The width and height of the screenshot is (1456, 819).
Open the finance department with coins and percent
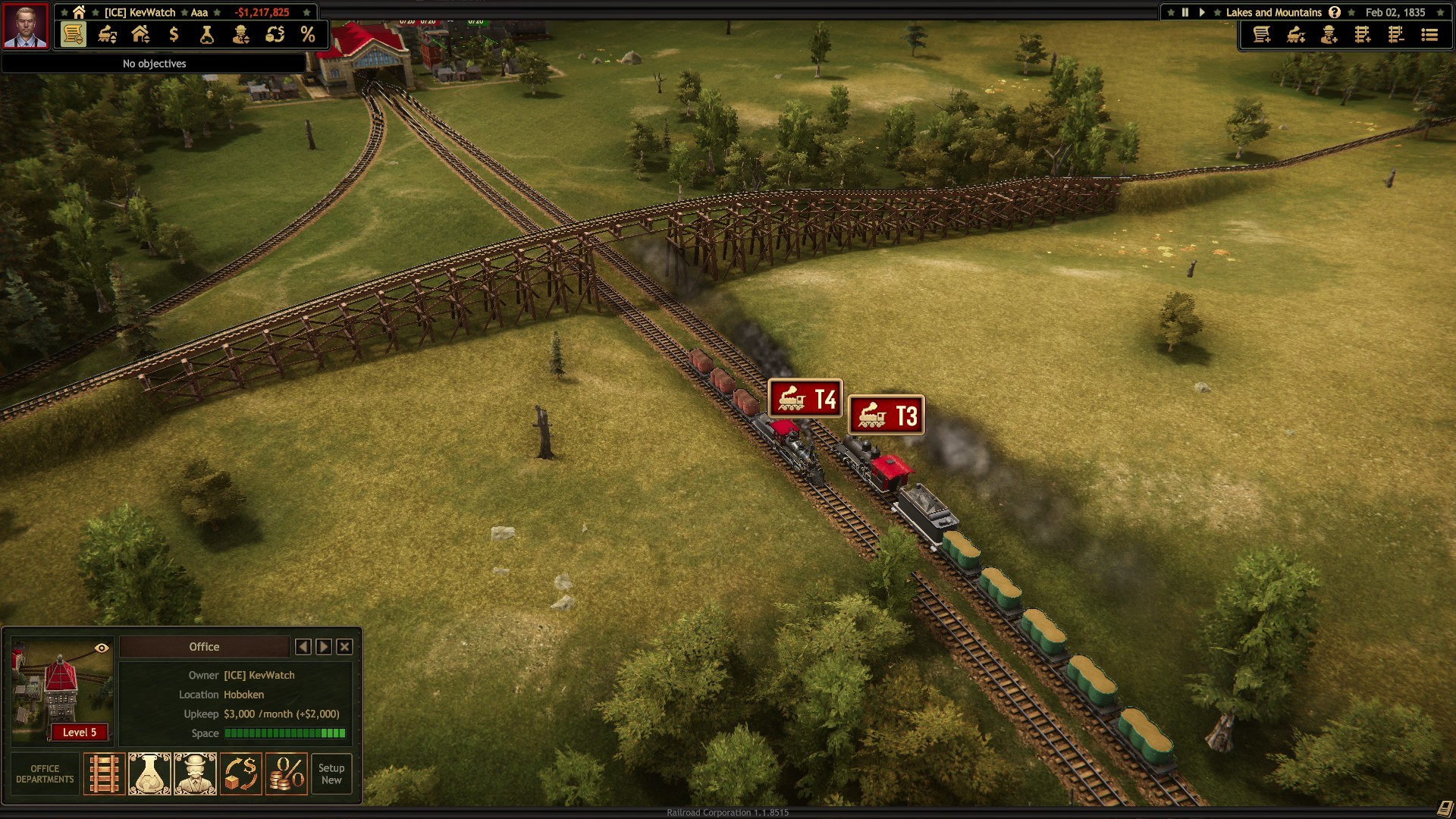coord(286,774)
